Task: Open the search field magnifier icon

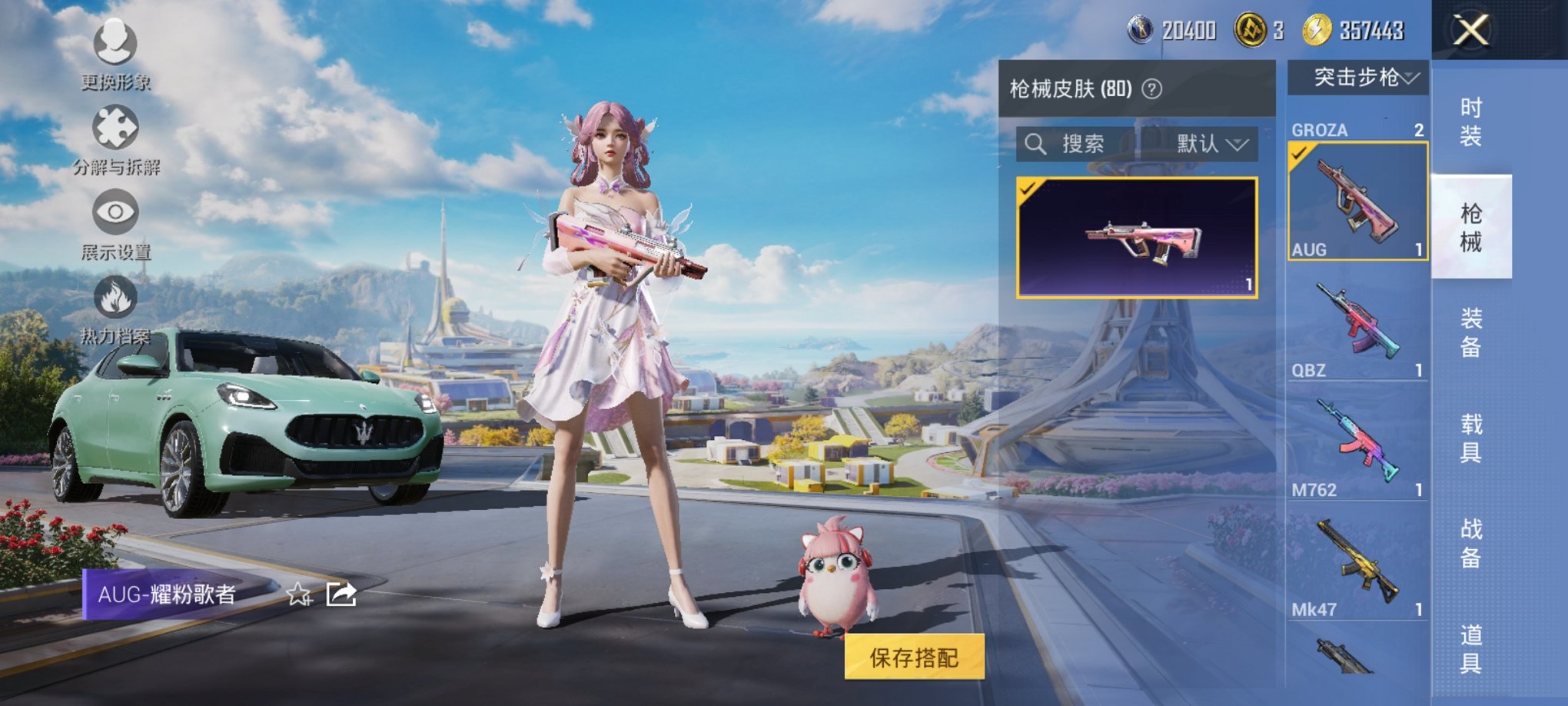Action: 1034,145
